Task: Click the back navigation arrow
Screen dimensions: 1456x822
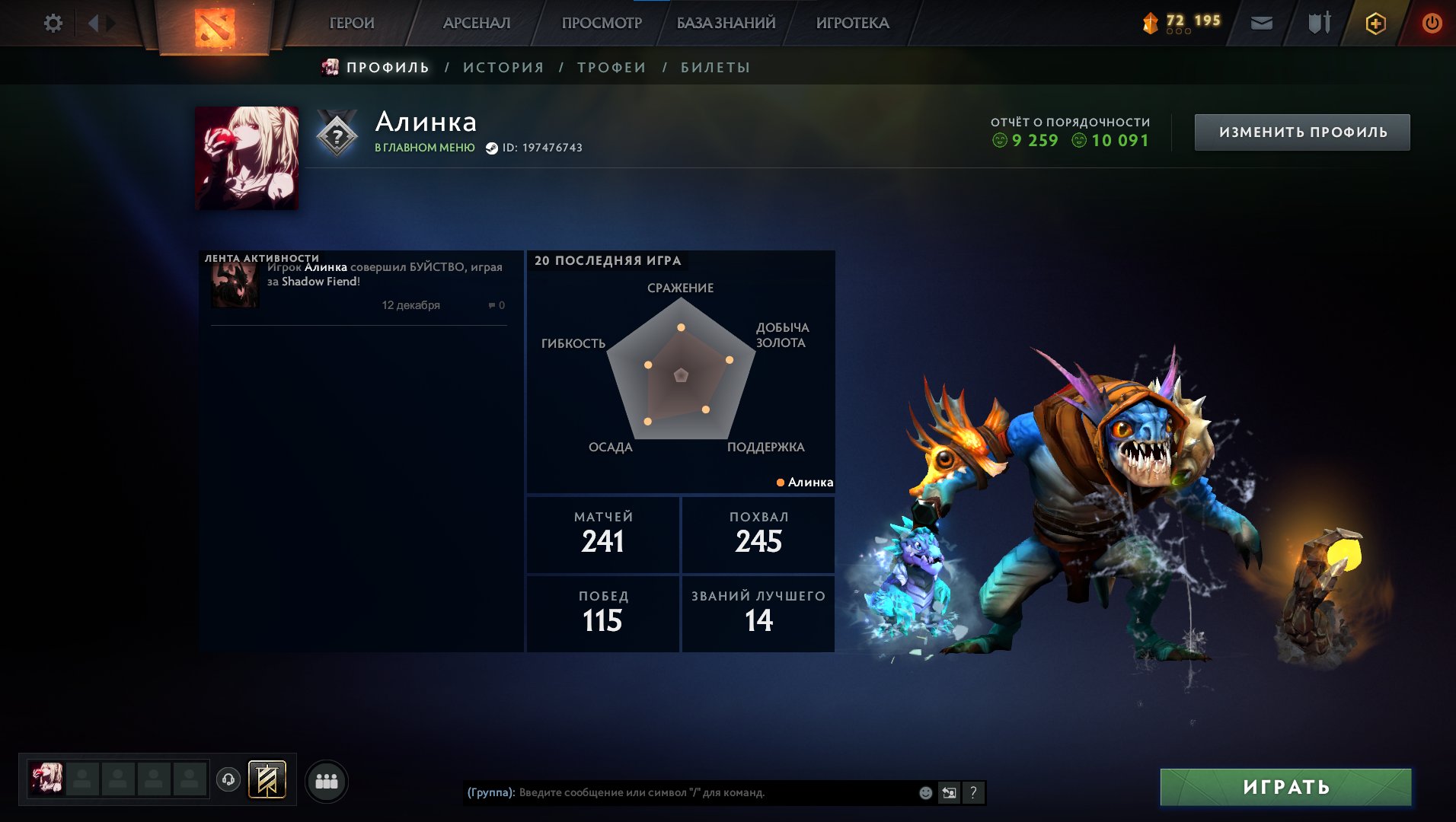Action: pyautogui.click(x=93, y=23)
